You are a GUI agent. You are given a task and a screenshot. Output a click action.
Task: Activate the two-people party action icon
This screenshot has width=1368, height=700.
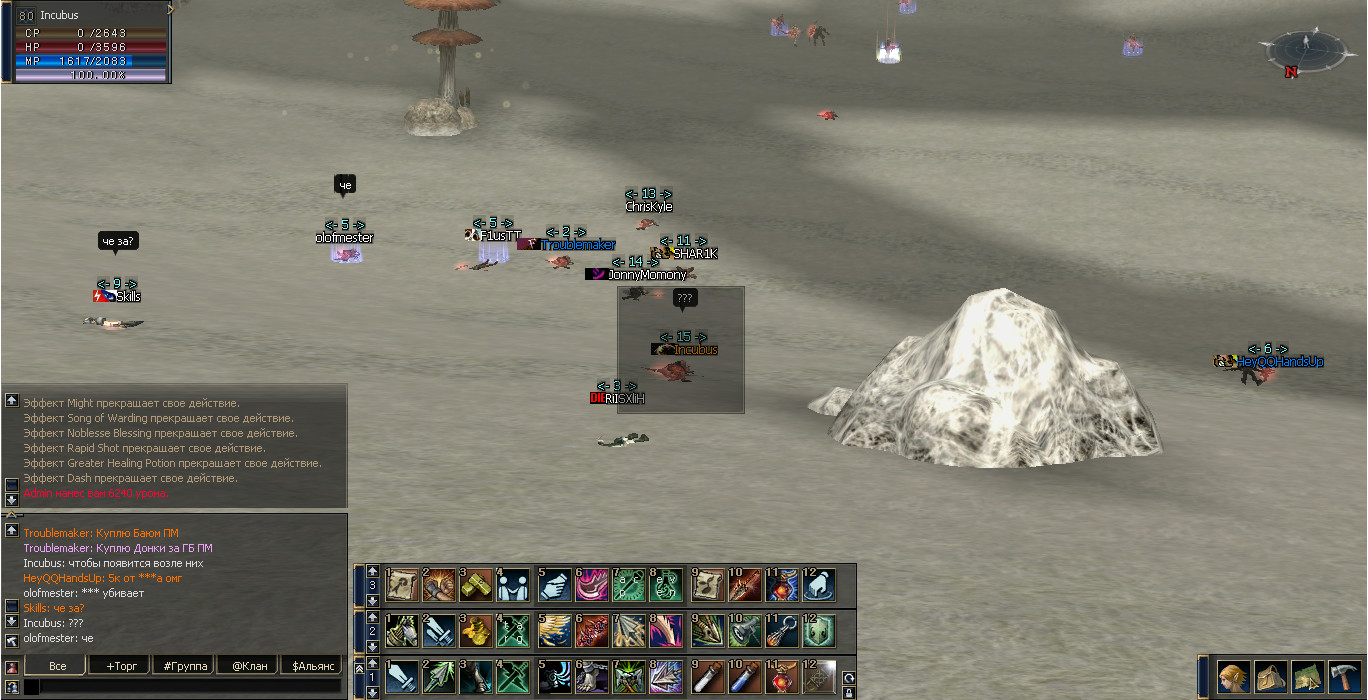tap(515, 585)
